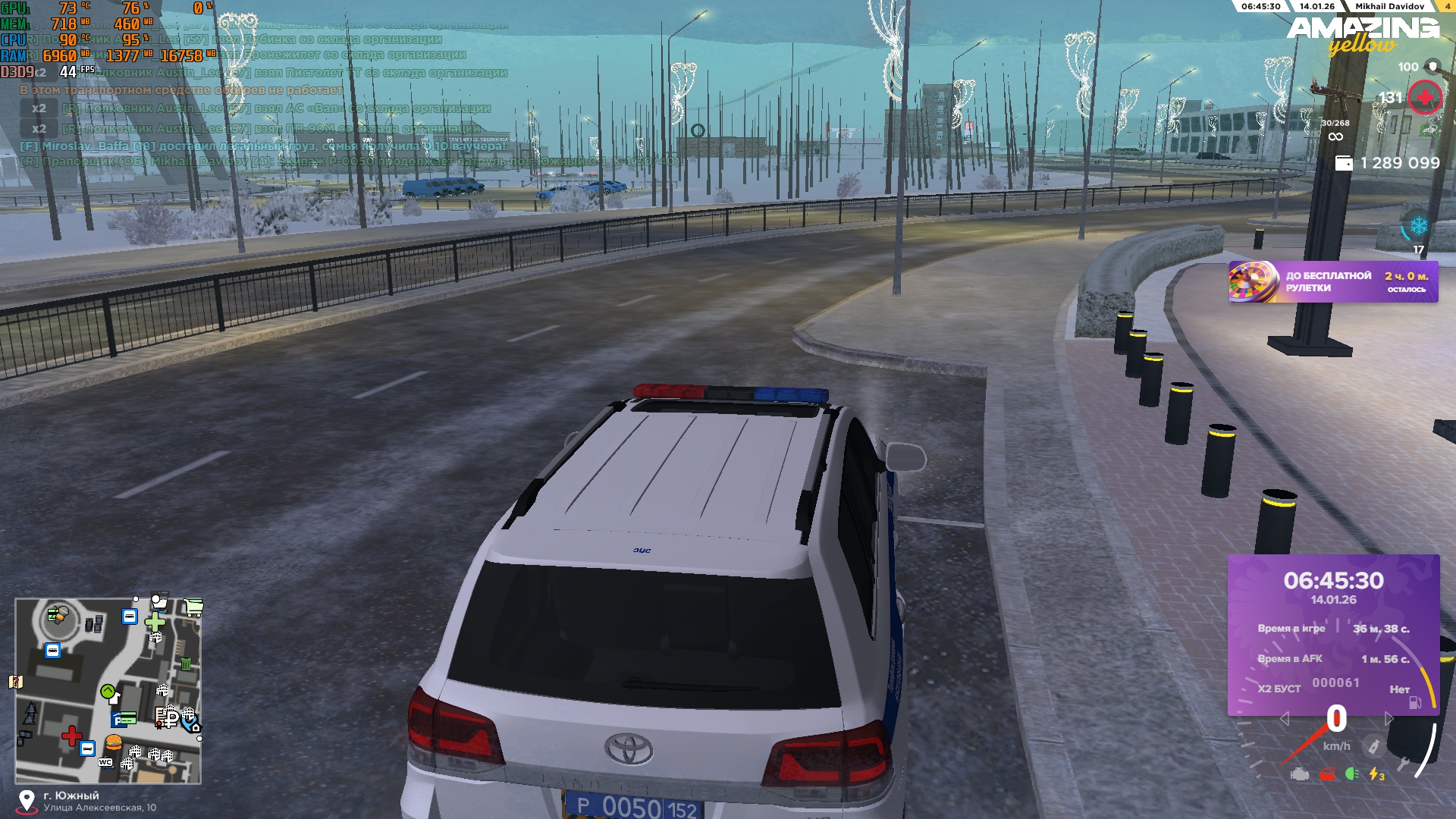This screenshot has width=1456, height=819.
Task: Click the shopping cart marker on the minimap
Action: point(194,607)
